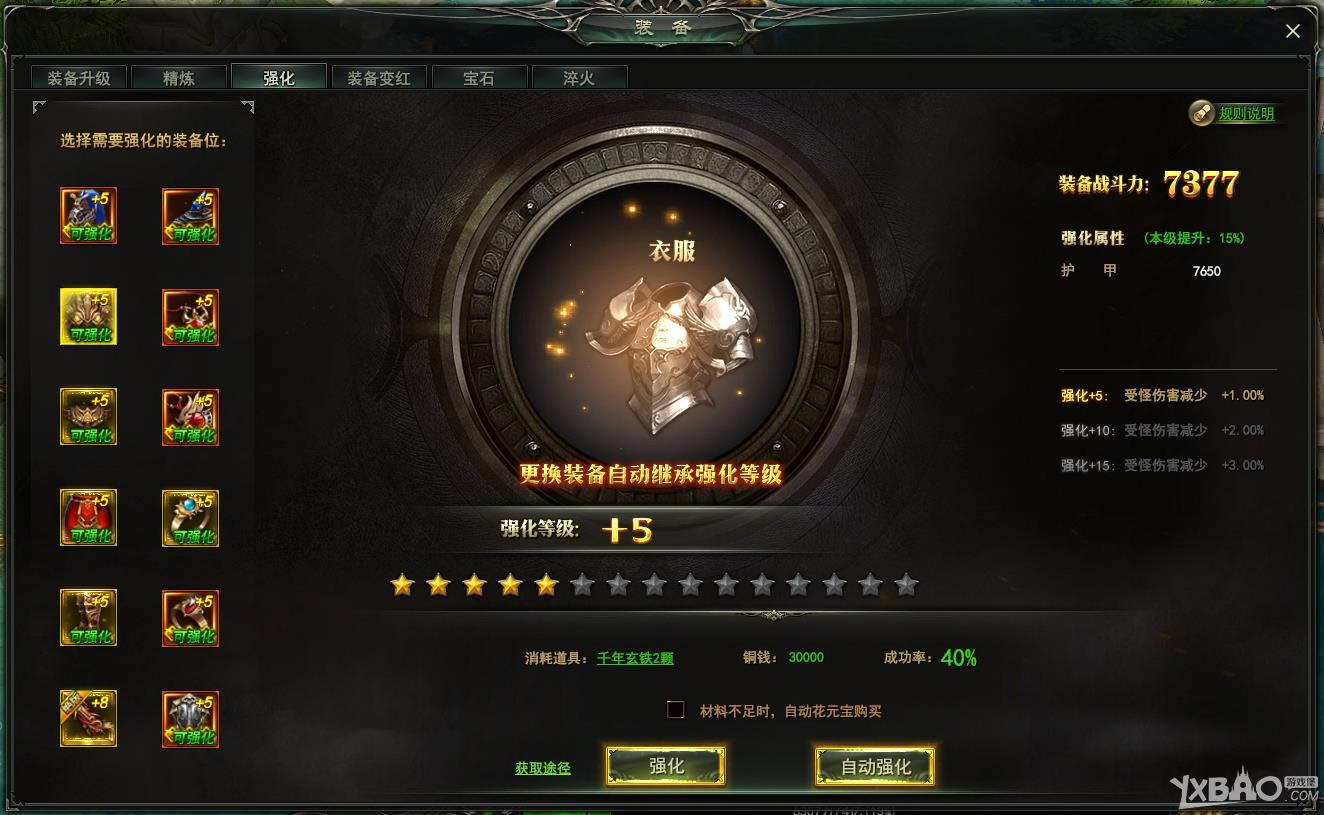Select the golden helmet equipment icon
Screen dimensions: 1324x815
[x=88, y=317]
